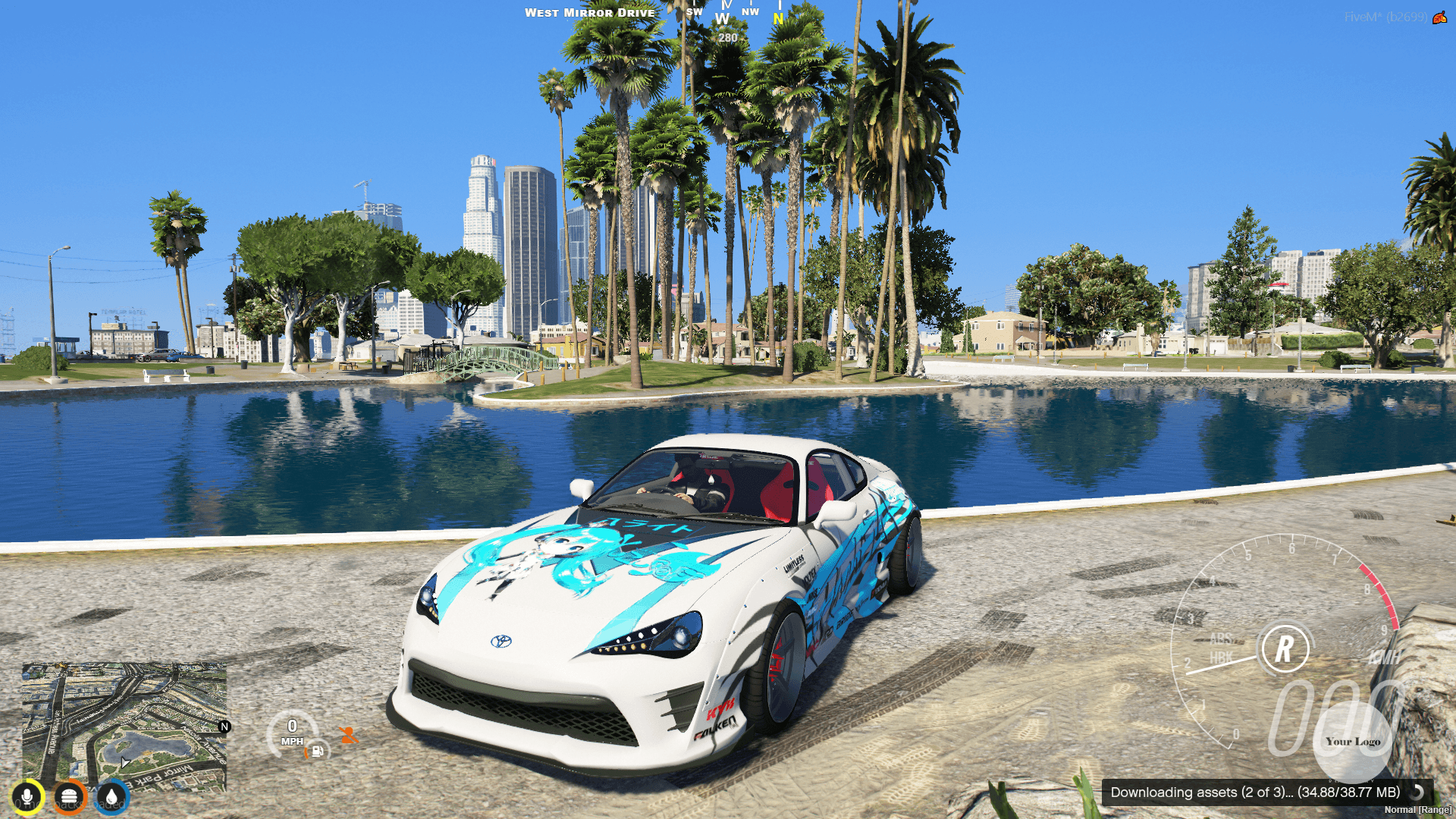Click the R logo inside the tachometer
Viewport: 1456px width, 819px height.
[1285, 648]
